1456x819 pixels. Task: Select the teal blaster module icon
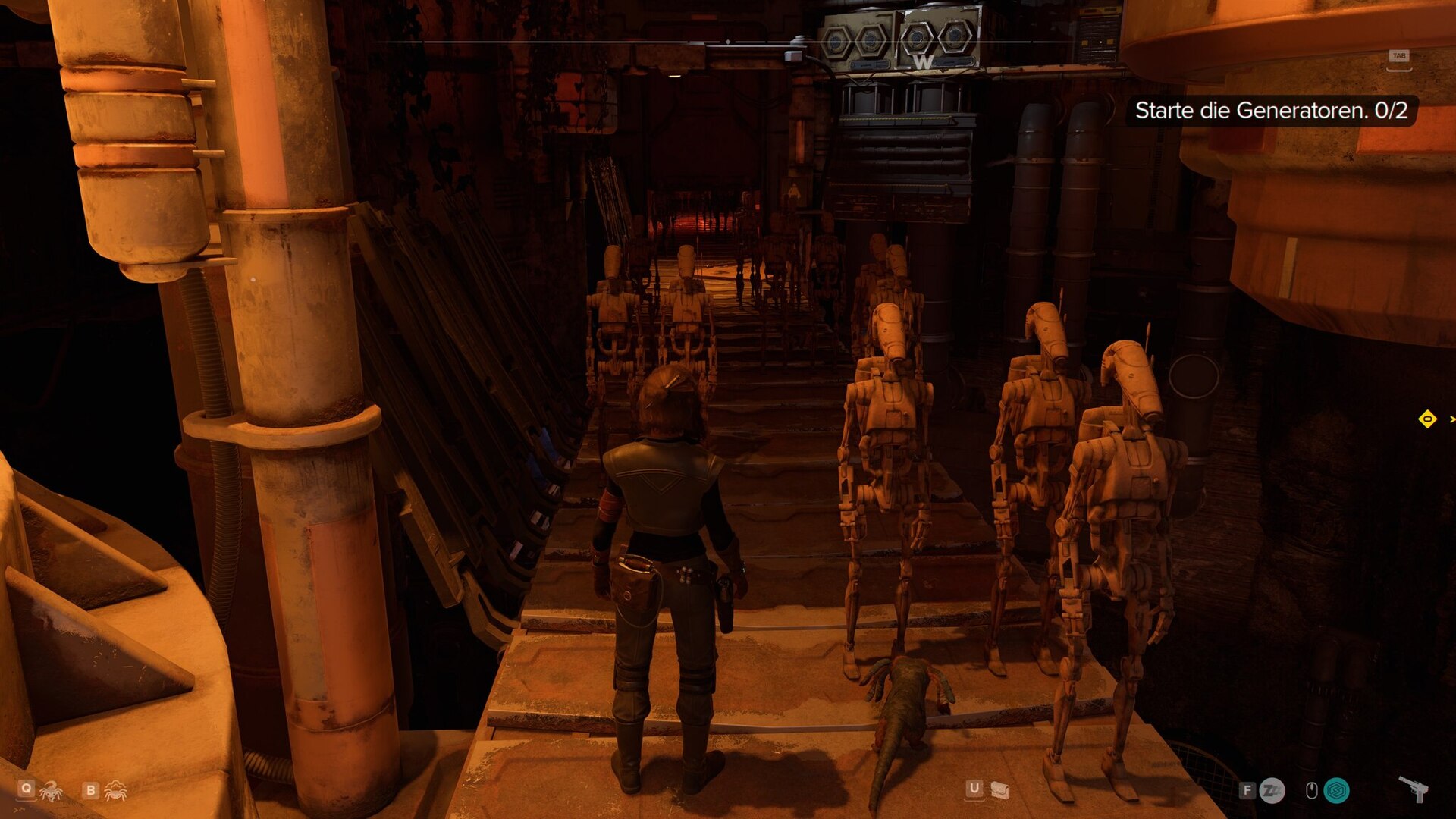pyautogui.click(x=1336, y=791)
